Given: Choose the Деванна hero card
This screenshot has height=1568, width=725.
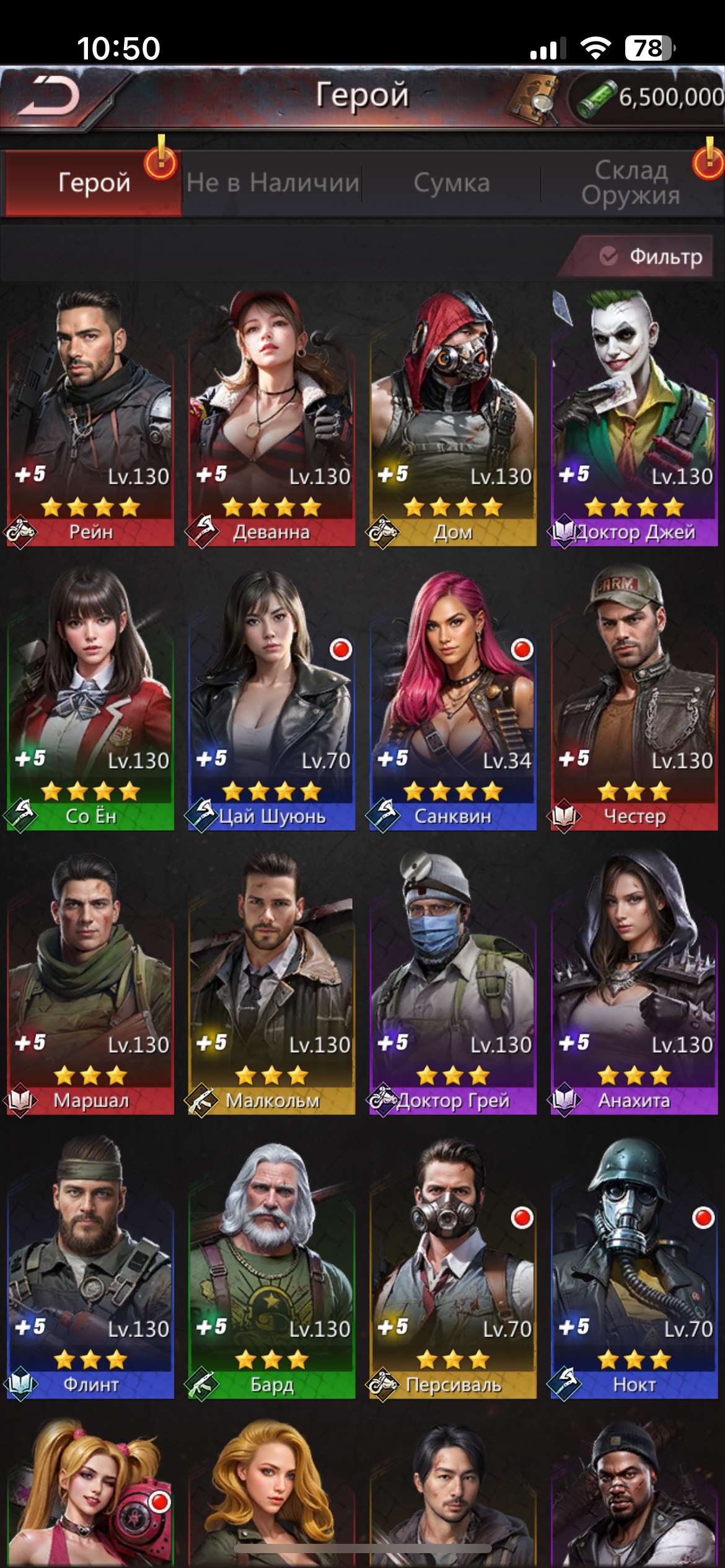Looking at the screenshot, I should [271, 418].
